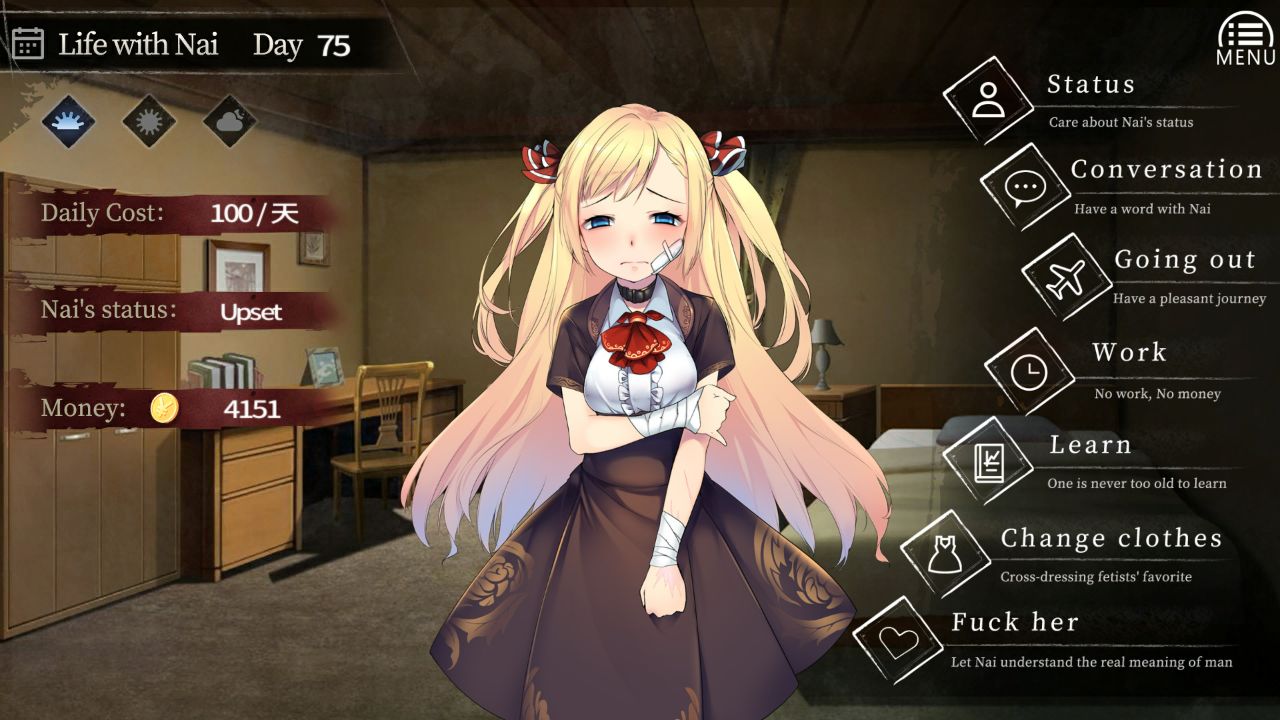Select the Status person icon
This screenshot has width=1280, height=720.
point(988,101)
